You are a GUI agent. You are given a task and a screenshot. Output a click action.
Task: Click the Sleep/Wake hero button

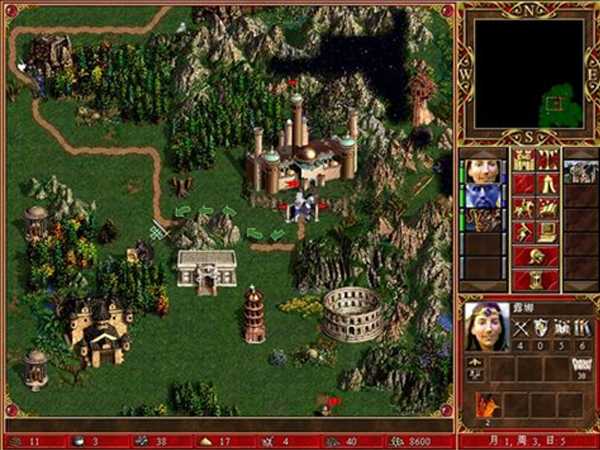click(x=546, y=184)
